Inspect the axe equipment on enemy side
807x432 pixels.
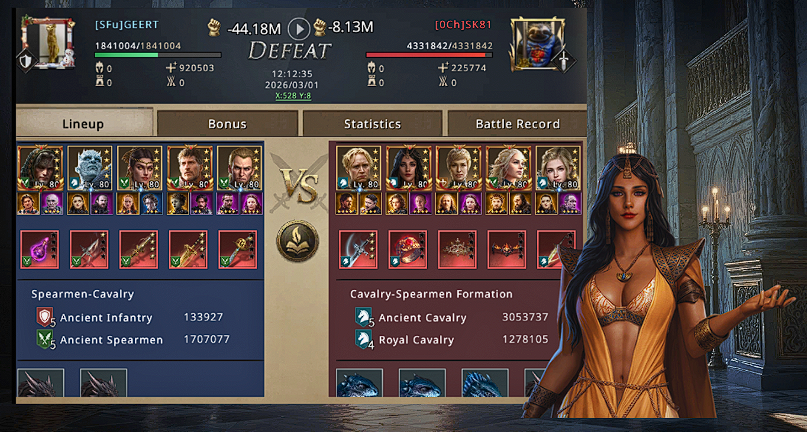coord(355,249)
